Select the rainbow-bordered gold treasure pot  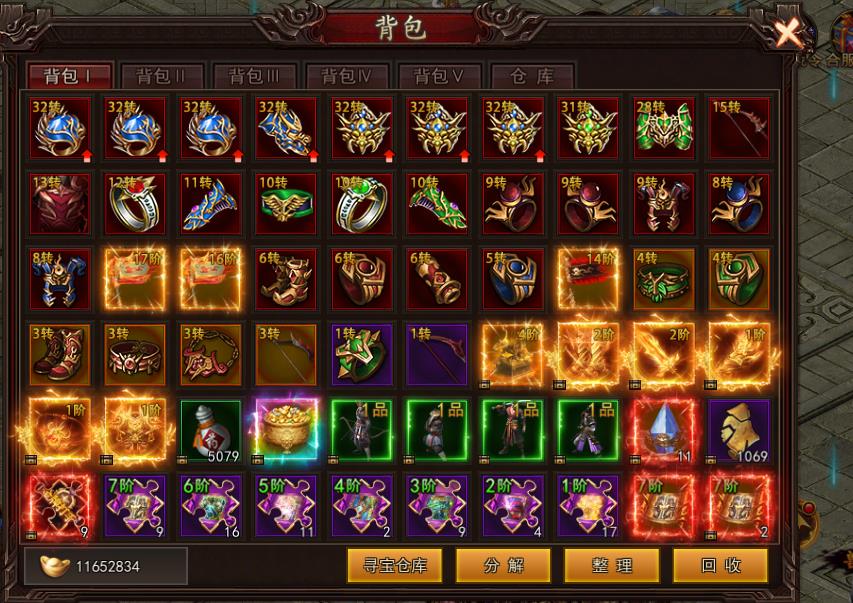[286, 430]
